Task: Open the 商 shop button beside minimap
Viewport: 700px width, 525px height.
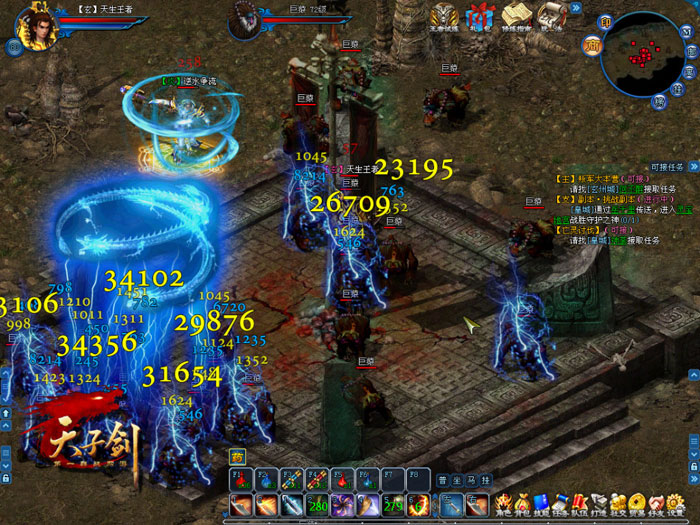Action: click(x=592, y=42)
